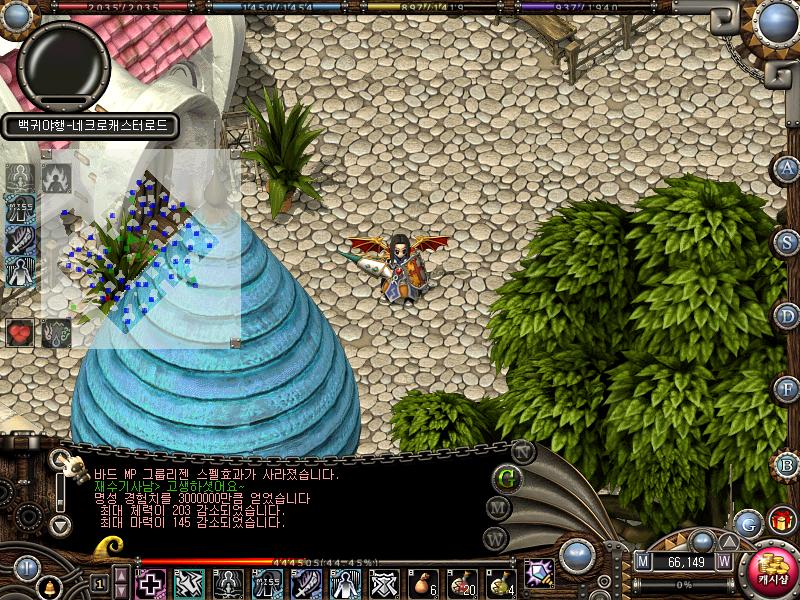Viewport: 800px width, 600px height.
Task: Use the red potion pouch showing 6
Action: (x=423, y=583)
